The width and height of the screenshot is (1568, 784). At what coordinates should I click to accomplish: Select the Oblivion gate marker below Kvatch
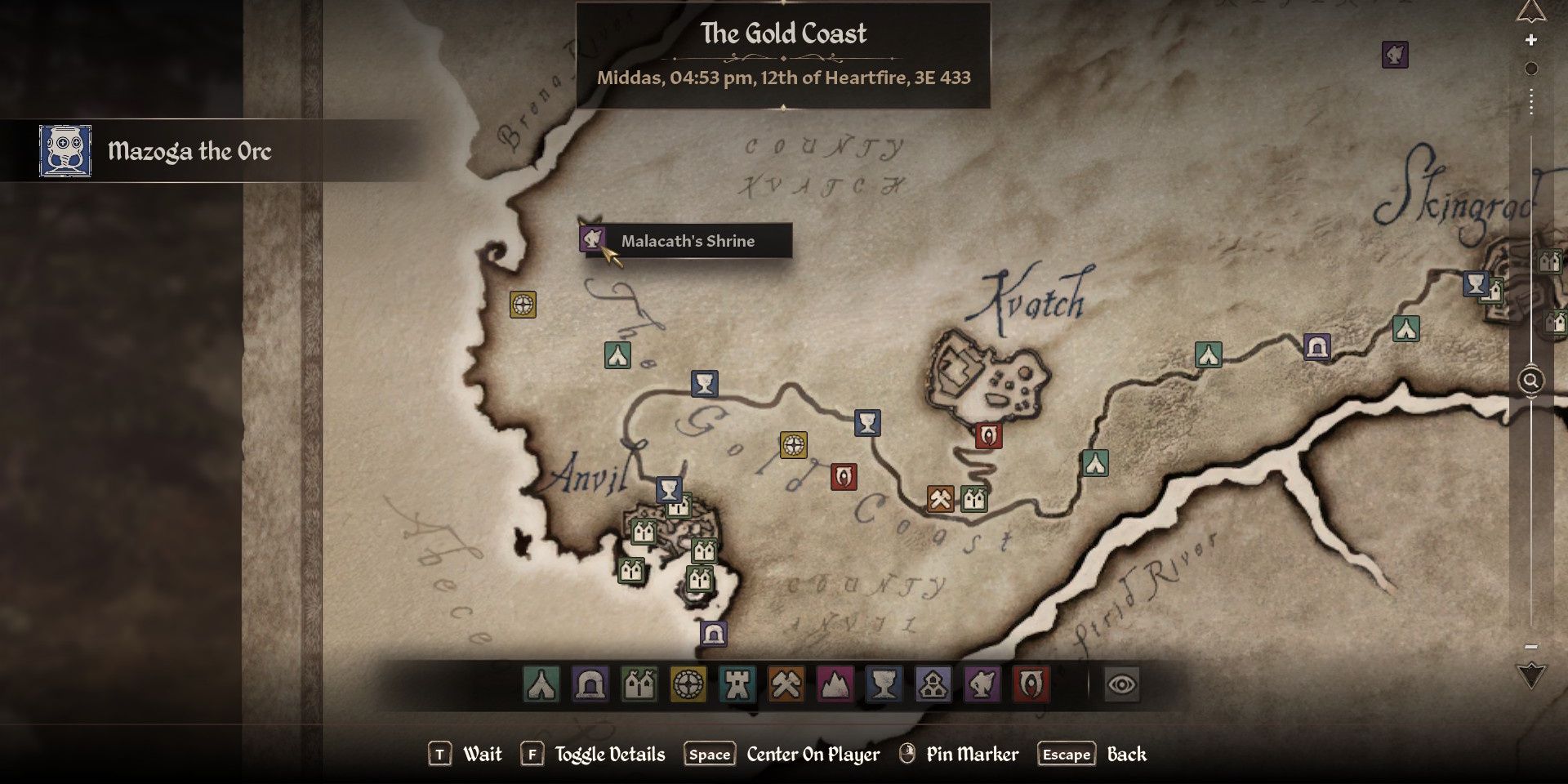988,435
